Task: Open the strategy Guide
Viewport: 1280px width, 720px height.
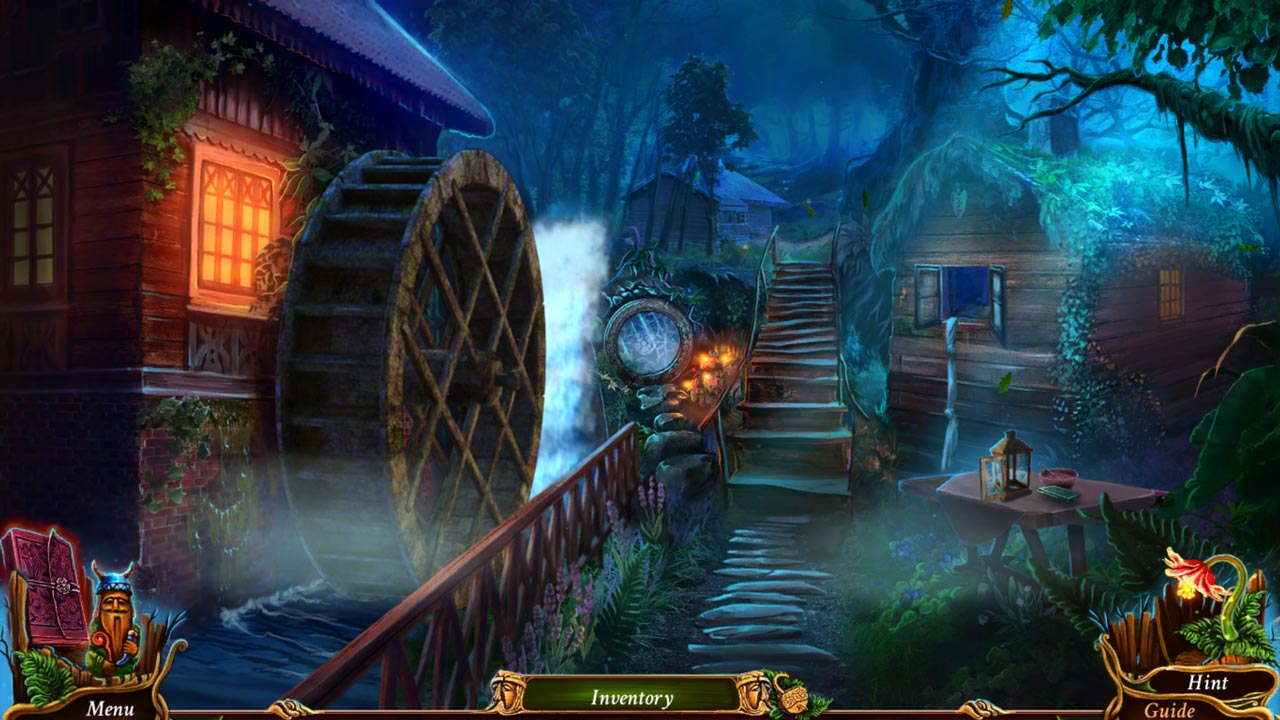Action: pos(1169,709)
